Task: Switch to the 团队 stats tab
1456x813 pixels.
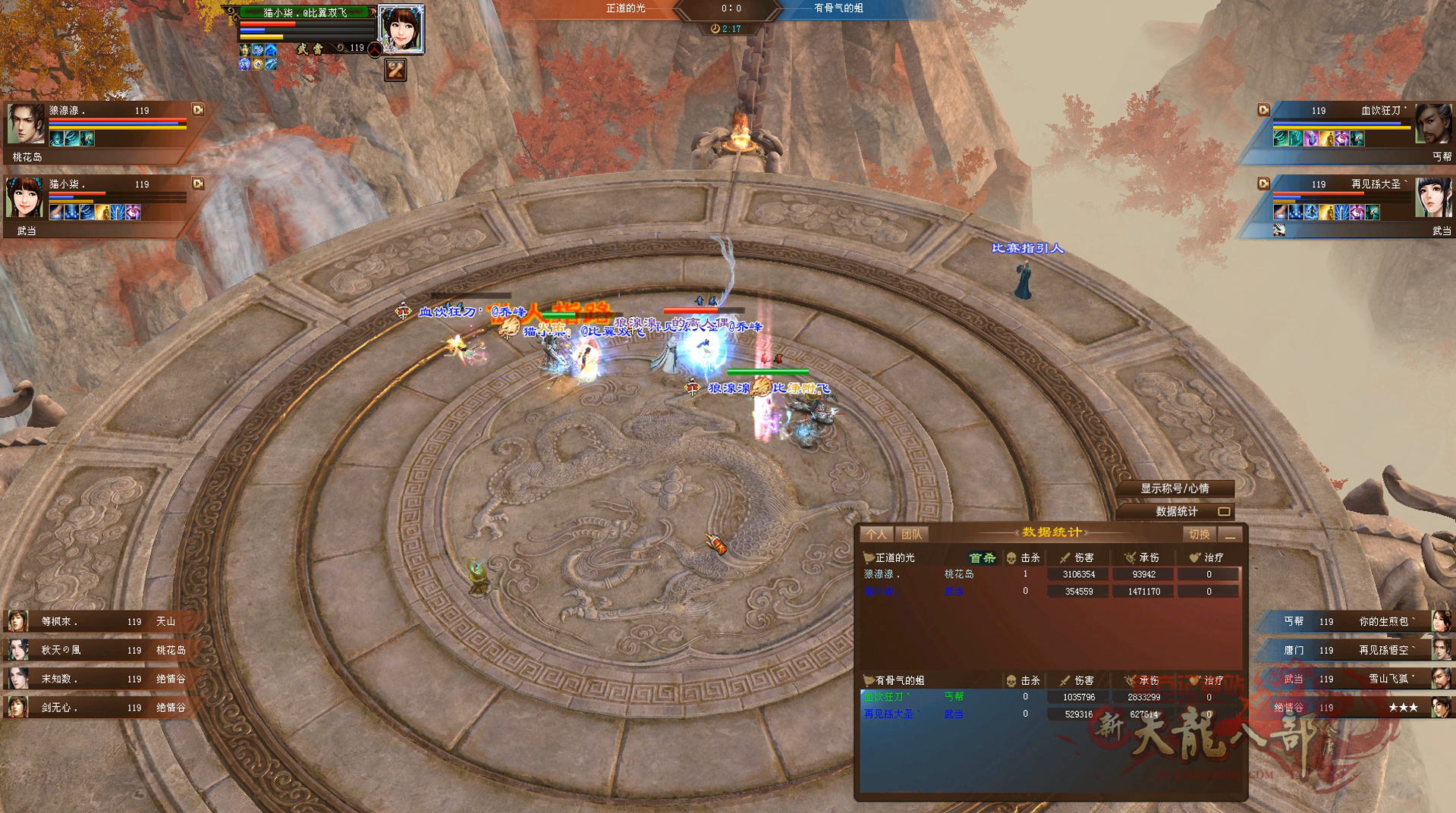Action: click(911, 535)
